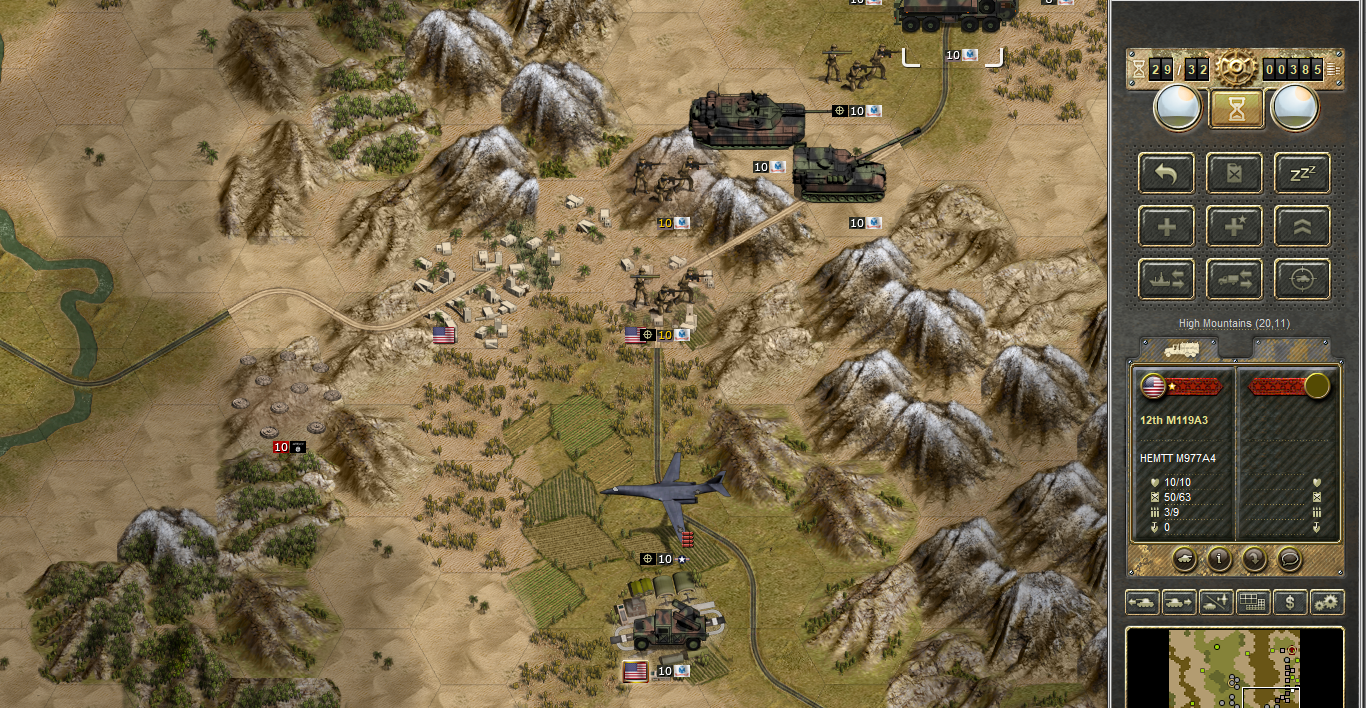Select the next unit tank-arrow button
The height and width of the screenshot is (708, 1366).
click(1180, 602)
